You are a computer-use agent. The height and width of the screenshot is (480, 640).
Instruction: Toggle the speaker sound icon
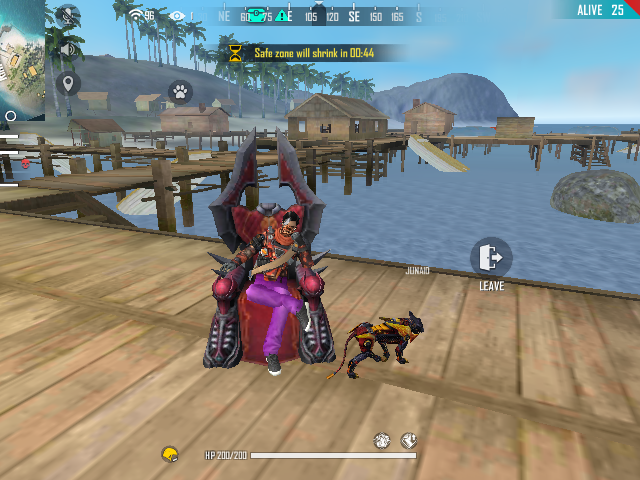[68, 49]
